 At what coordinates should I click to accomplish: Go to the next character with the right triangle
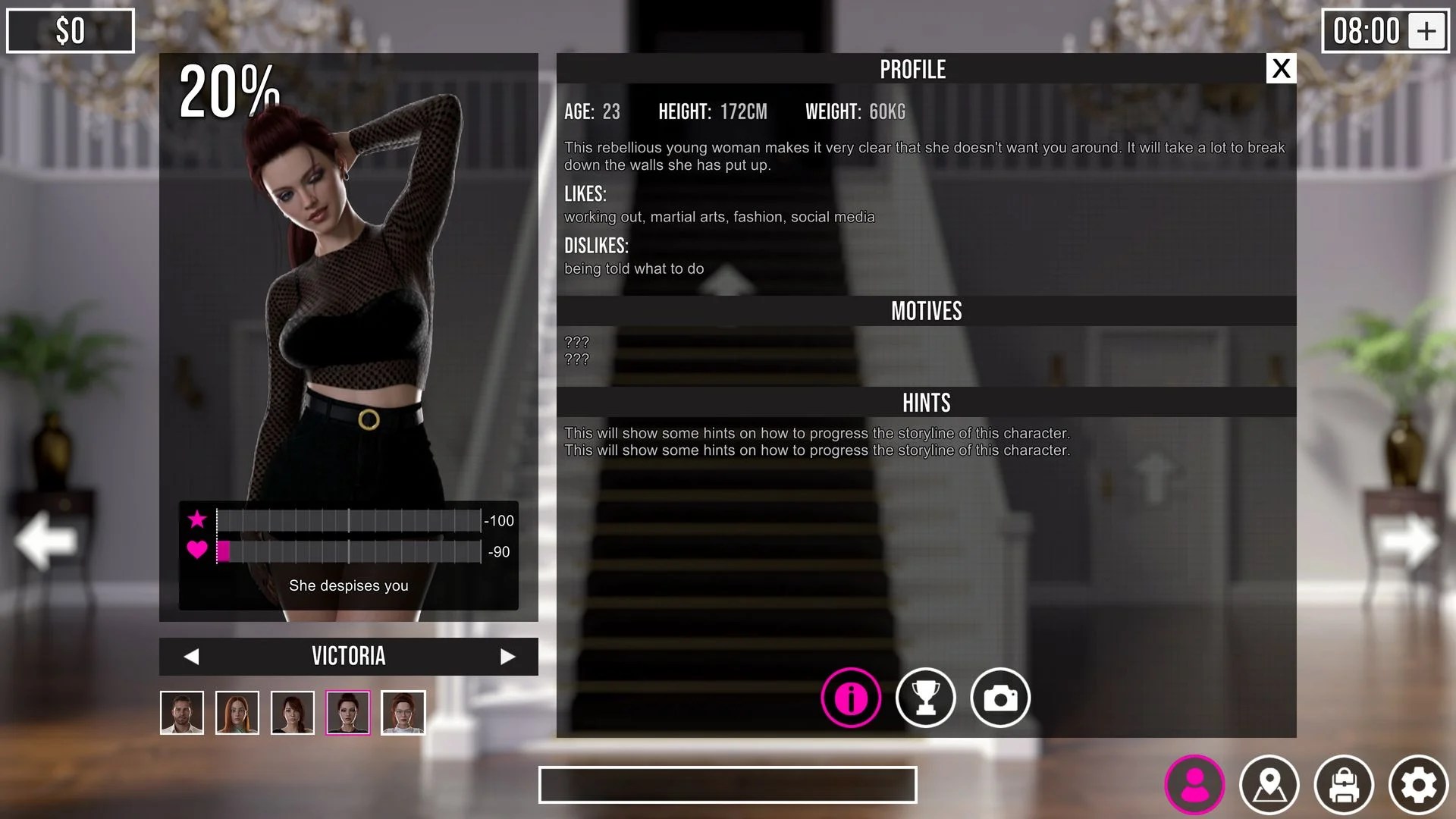(x=507, y=657)
